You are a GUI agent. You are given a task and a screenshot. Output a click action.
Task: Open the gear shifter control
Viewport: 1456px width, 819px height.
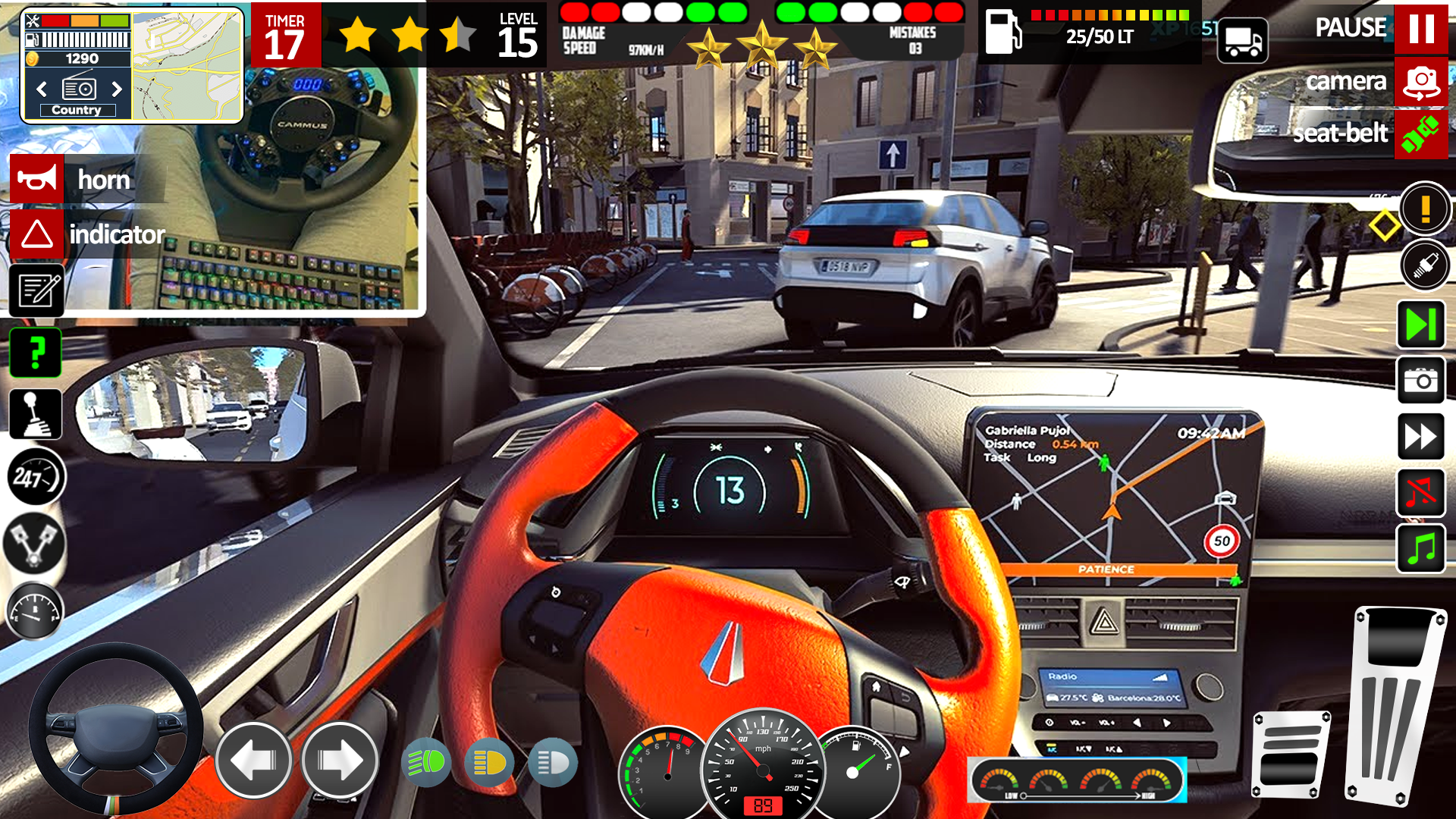point(35,414)
